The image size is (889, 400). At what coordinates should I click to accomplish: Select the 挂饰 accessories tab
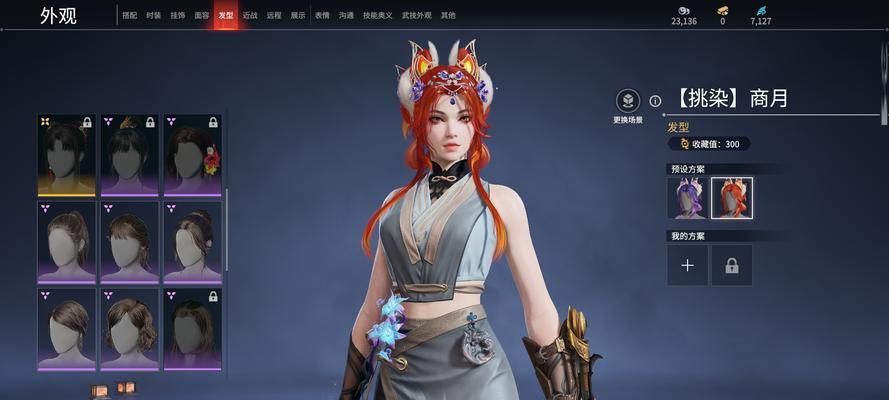pos(177,16)
